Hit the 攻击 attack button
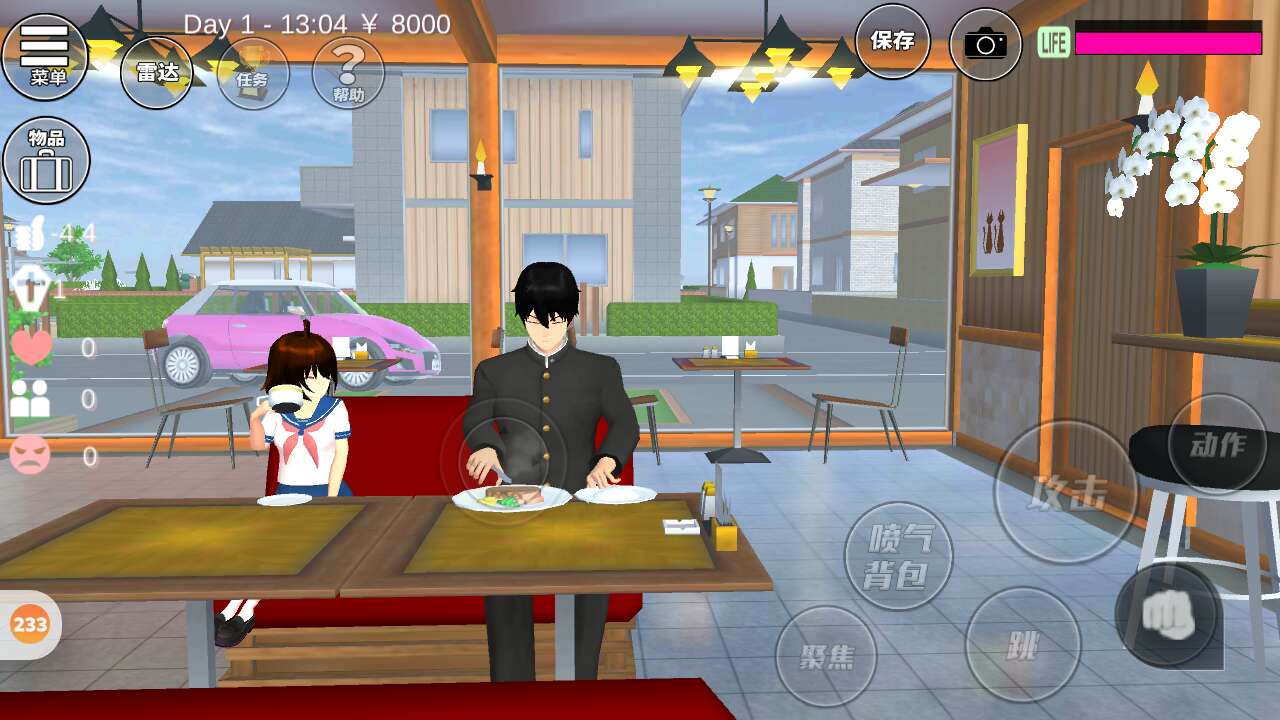This screenshot has height=720, width=1280. 1066,491
